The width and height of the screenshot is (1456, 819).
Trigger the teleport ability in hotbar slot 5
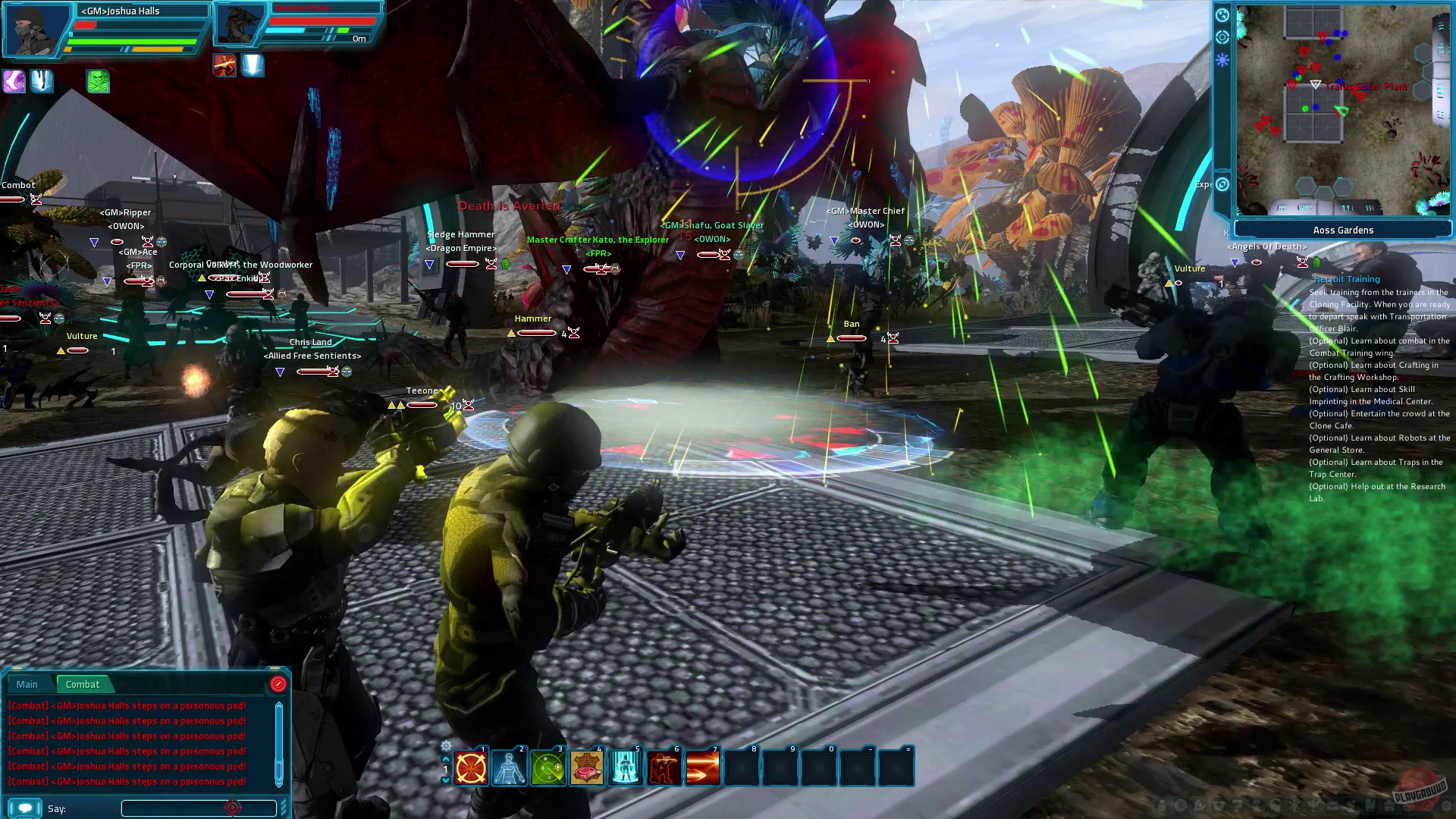click(625, 768)
